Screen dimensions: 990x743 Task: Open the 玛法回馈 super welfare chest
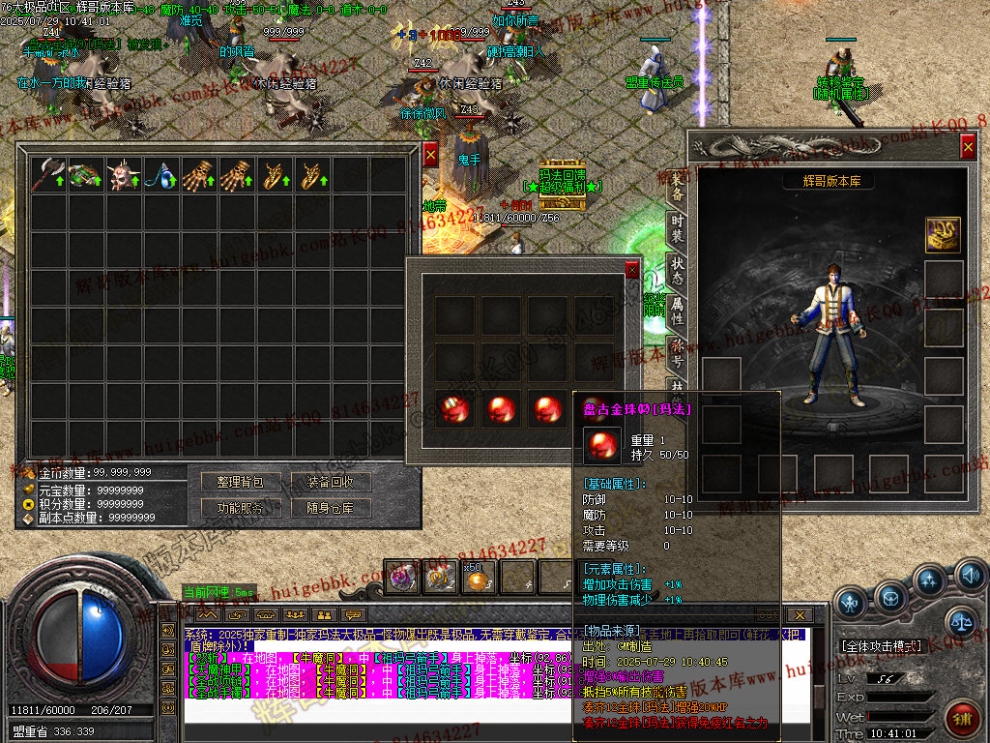pos(558,198)
